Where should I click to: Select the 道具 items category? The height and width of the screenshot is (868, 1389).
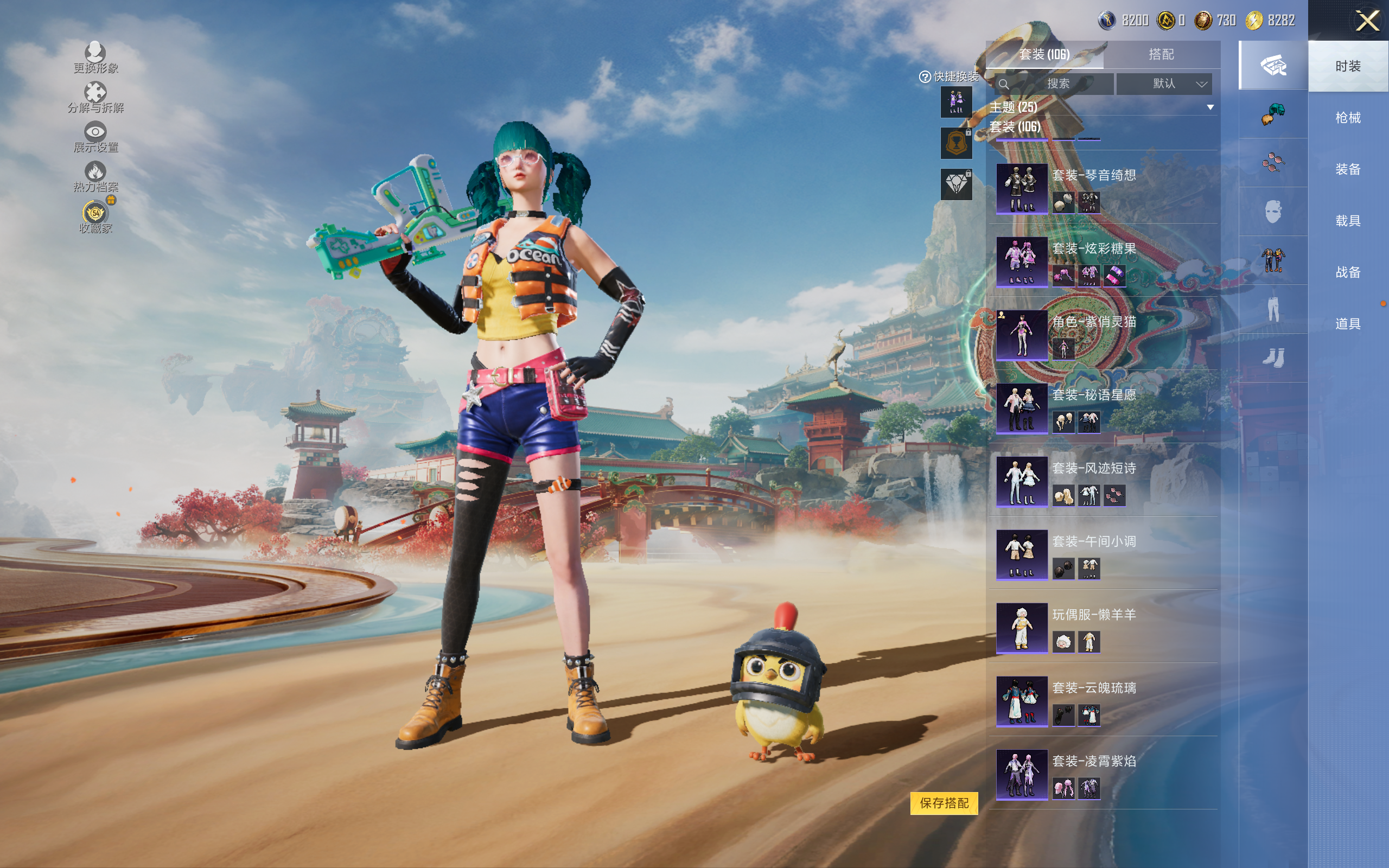[1347, 324]
